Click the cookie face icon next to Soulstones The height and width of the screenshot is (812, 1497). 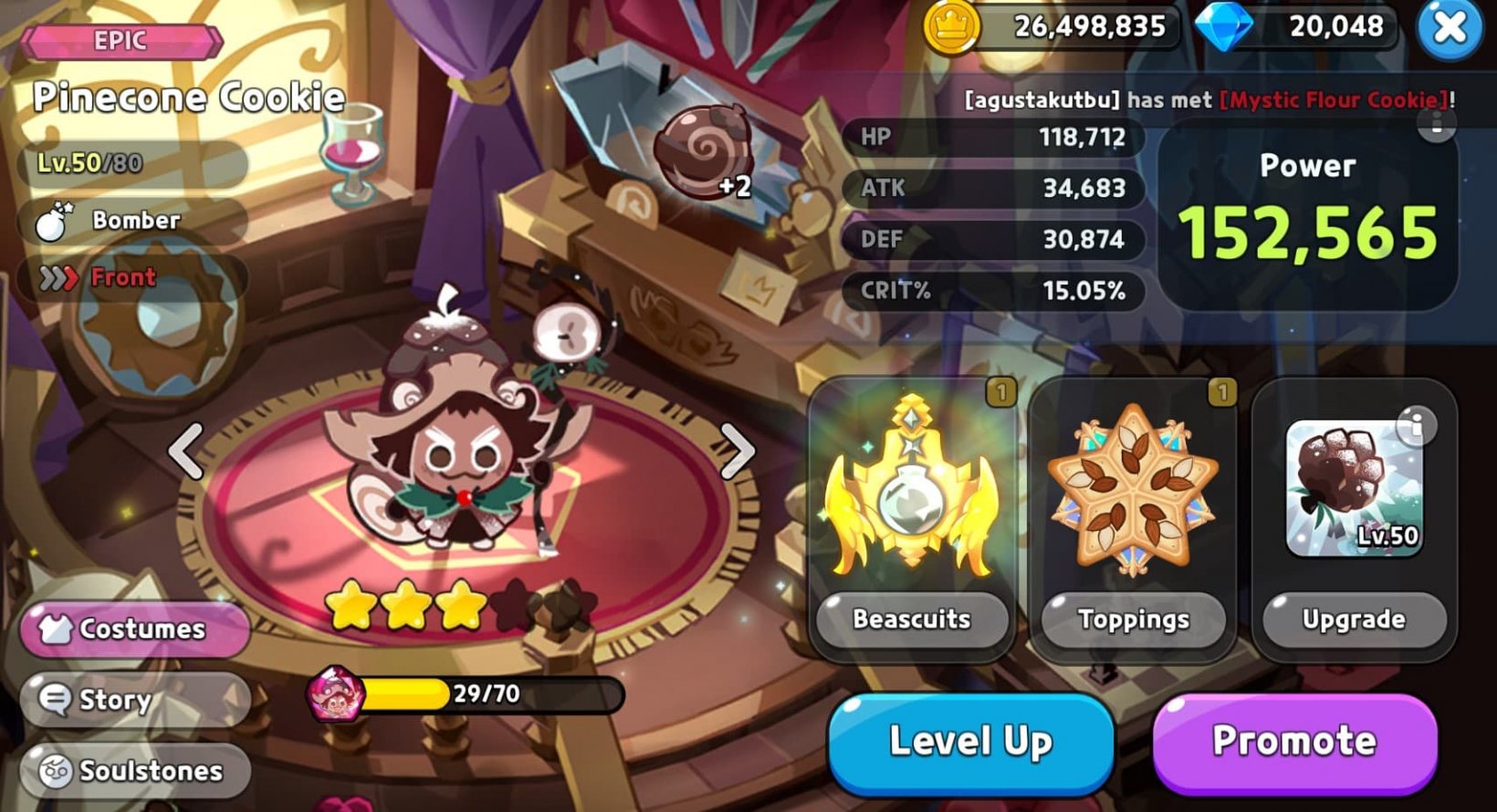[55, 771]
